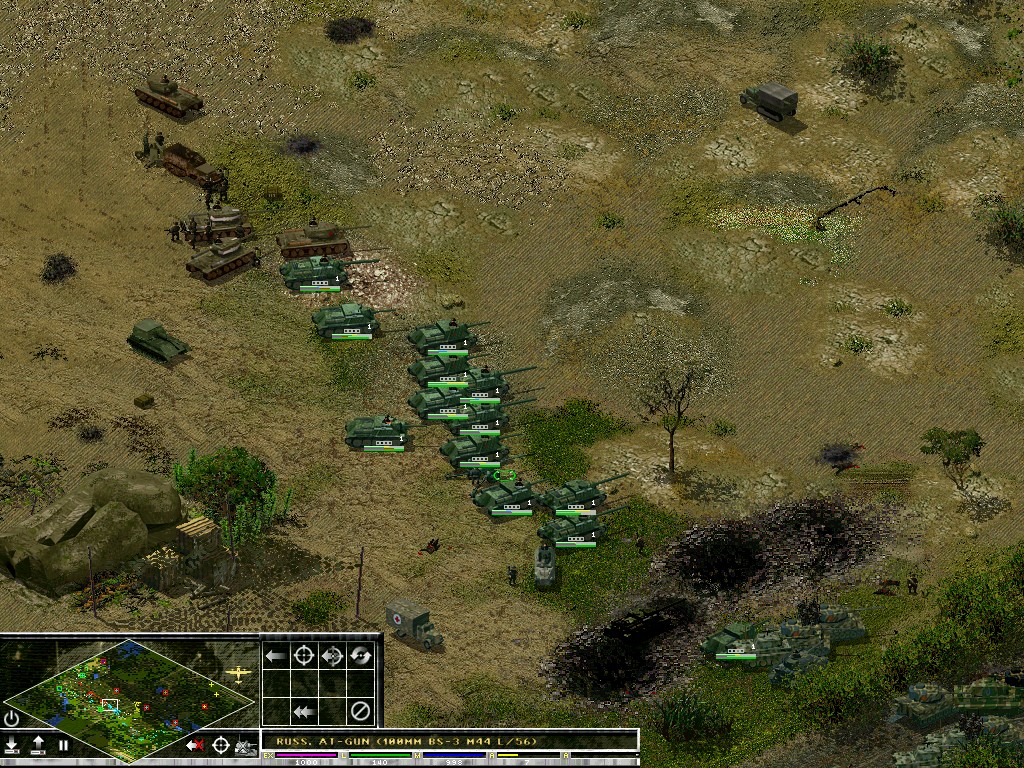Select the move left-arrow command
Screen dimensions: 1024x768
click(x=276, y=656)
